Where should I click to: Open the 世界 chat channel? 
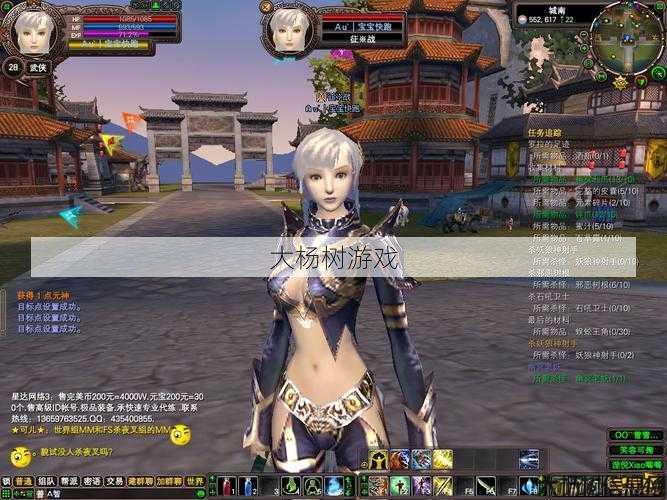(x=195, y=481)
